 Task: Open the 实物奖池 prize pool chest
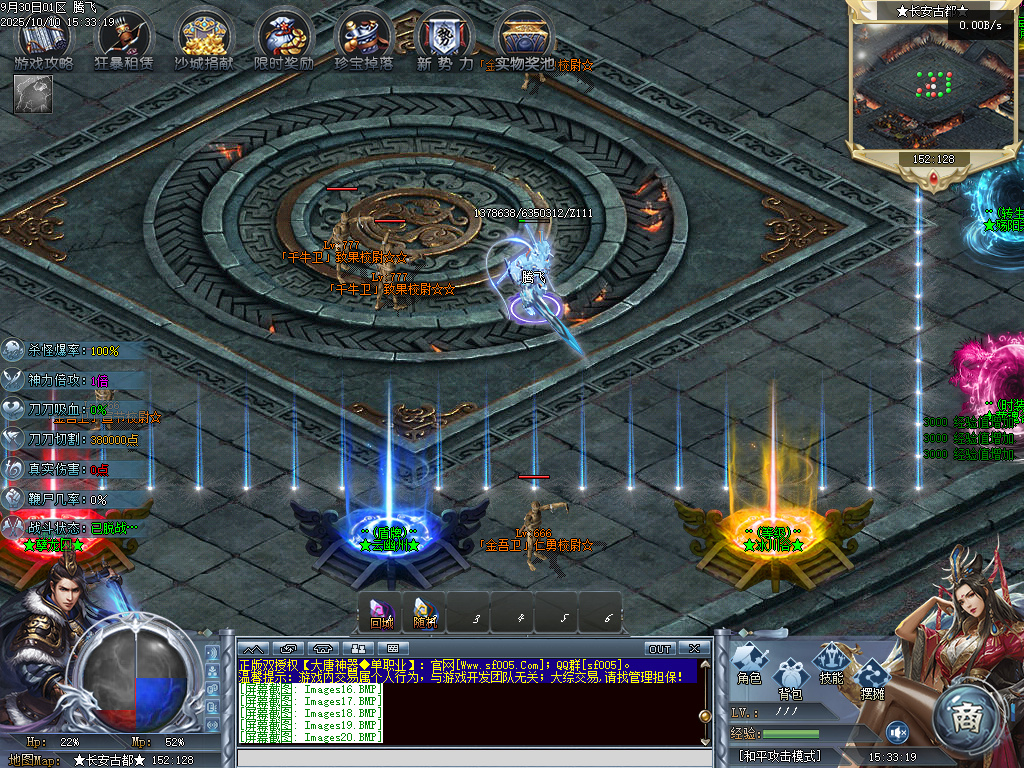coord(524,38)
